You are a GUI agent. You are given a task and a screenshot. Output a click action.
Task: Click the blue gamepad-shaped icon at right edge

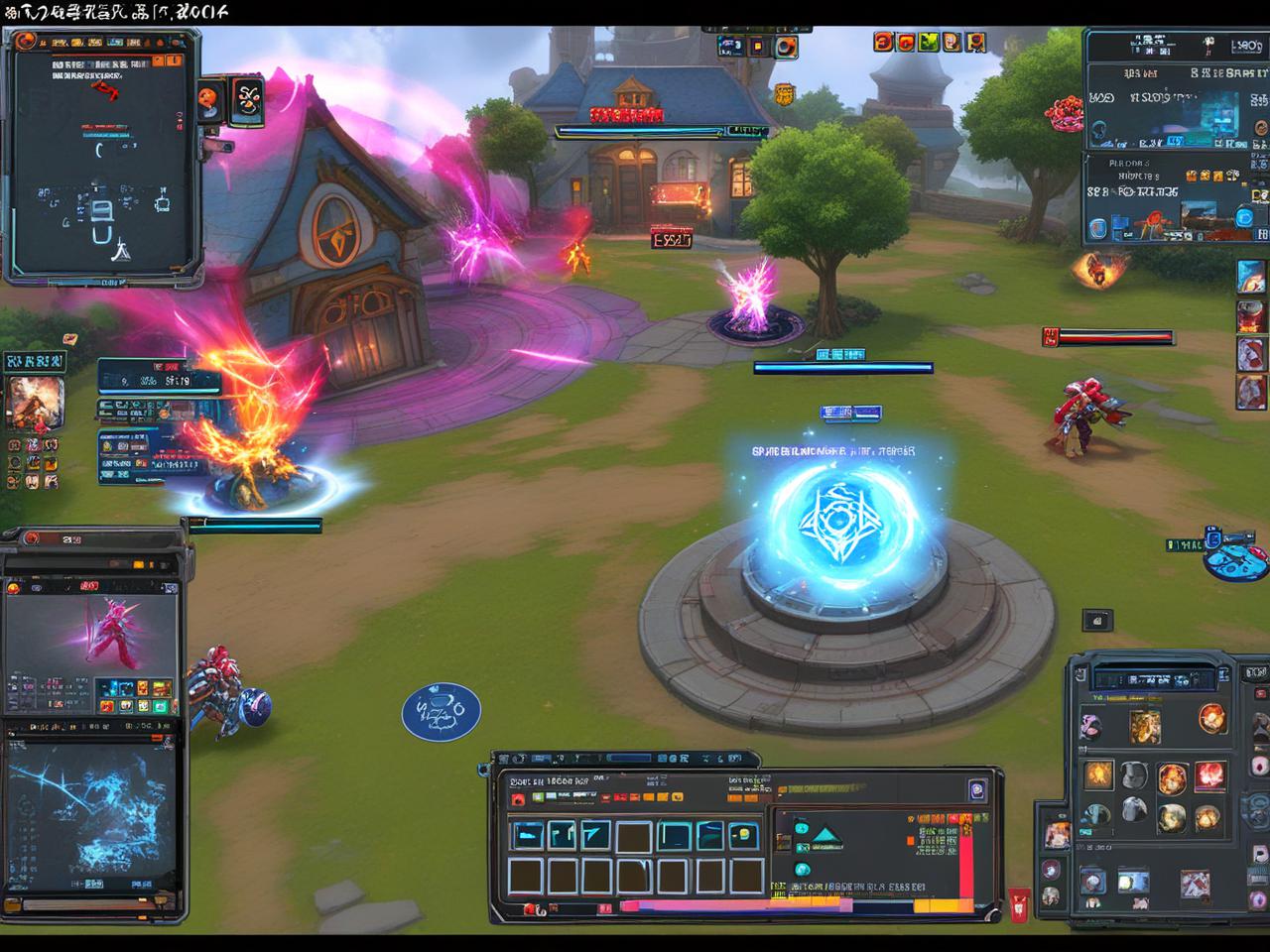(1235, 557)
